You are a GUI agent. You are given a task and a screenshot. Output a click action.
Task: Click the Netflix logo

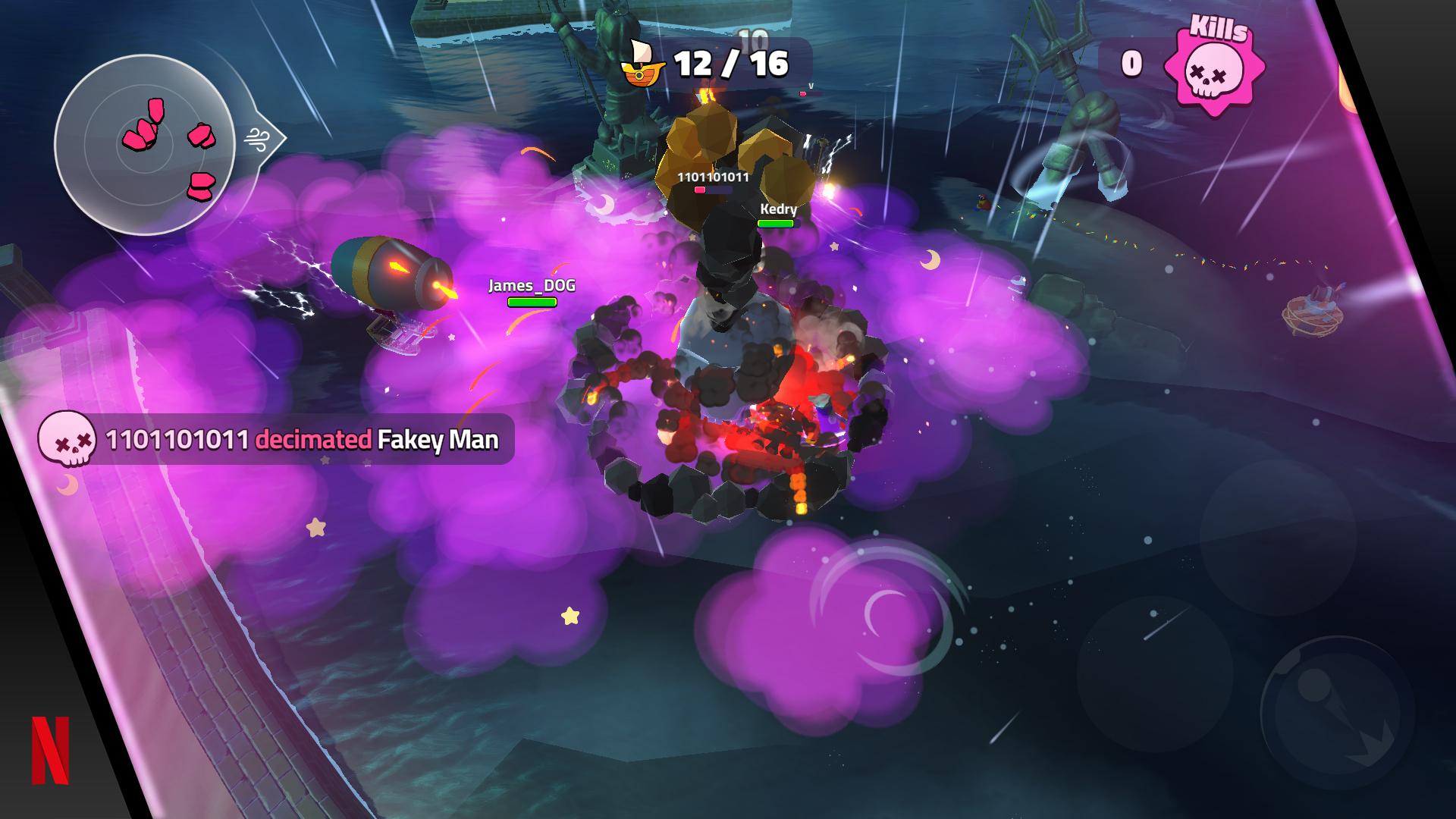tap(50, 750)
